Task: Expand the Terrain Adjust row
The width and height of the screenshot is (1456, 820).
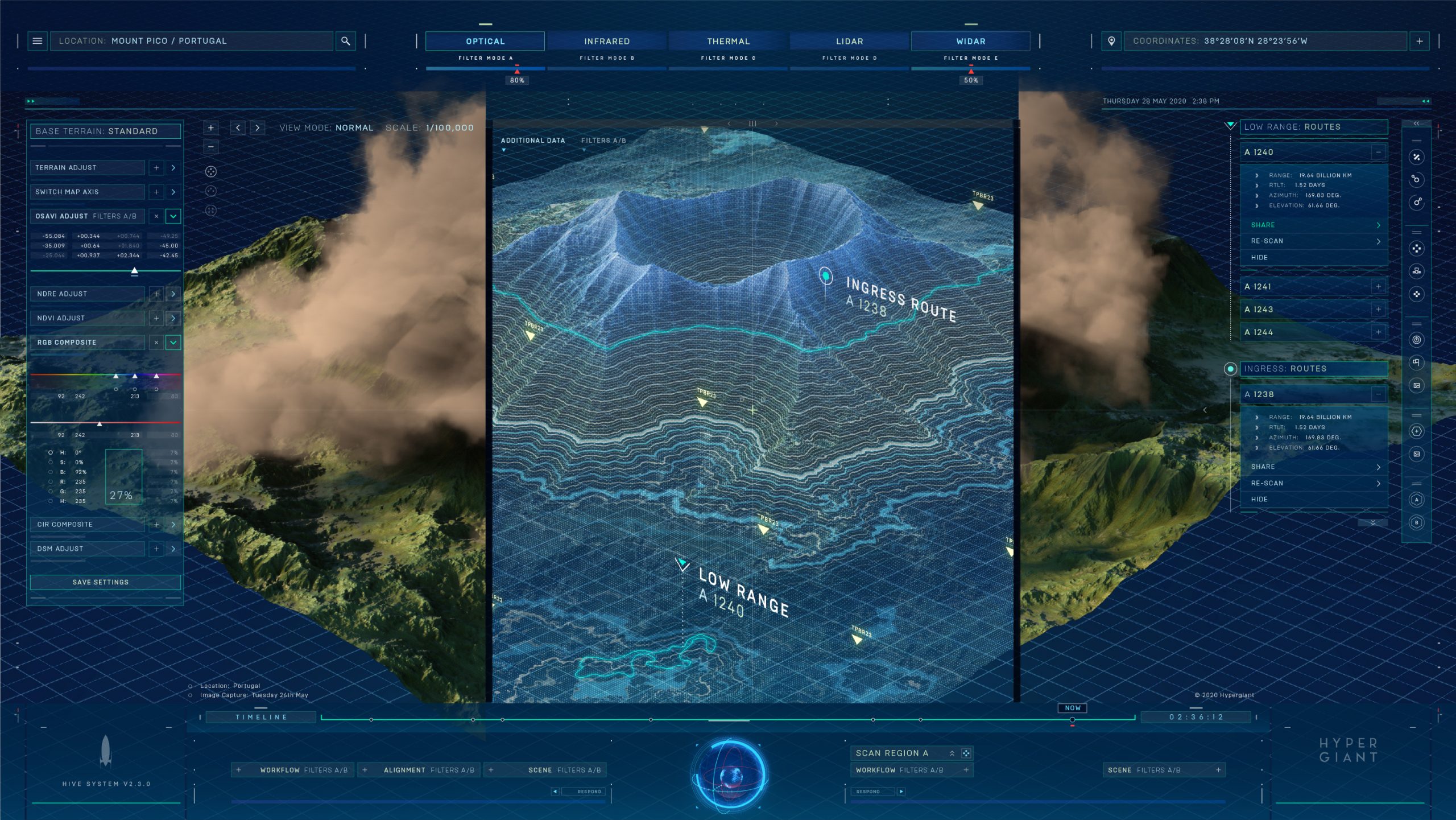Action: (x=173, y=168)
